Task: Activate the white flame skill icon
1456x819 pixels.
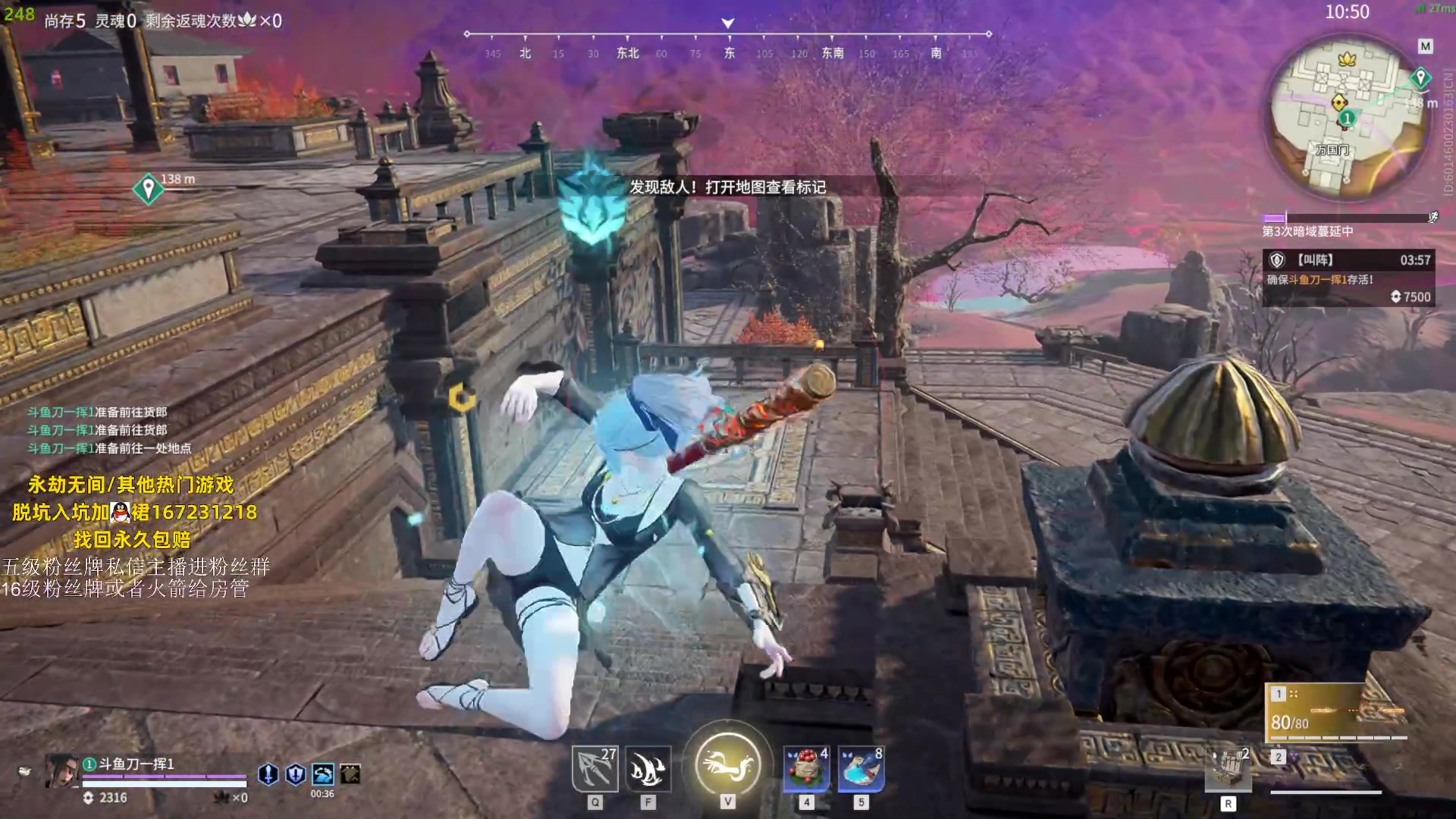Action: 648,769
